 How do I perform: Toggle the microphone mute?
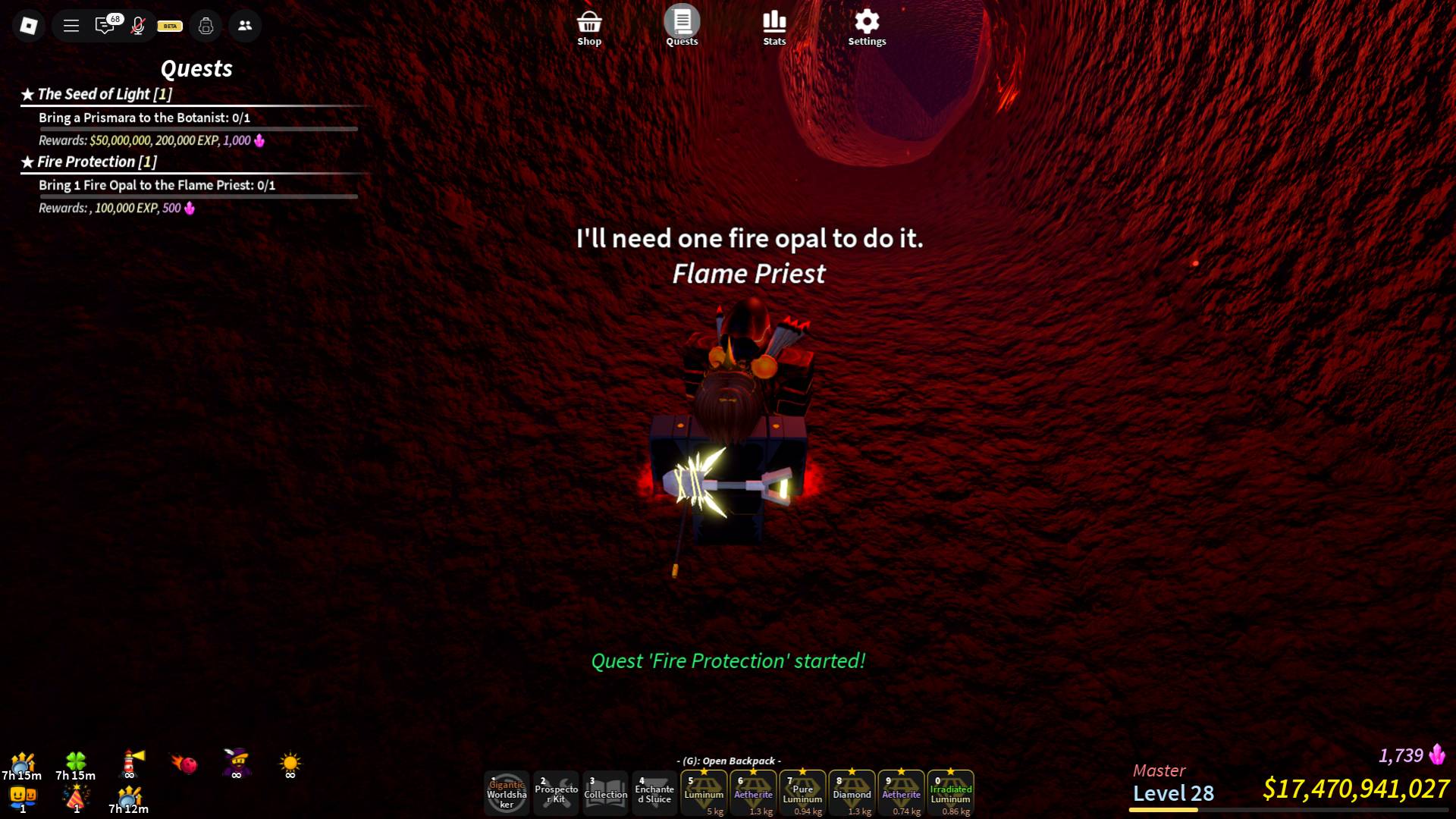tap(137, 25)
